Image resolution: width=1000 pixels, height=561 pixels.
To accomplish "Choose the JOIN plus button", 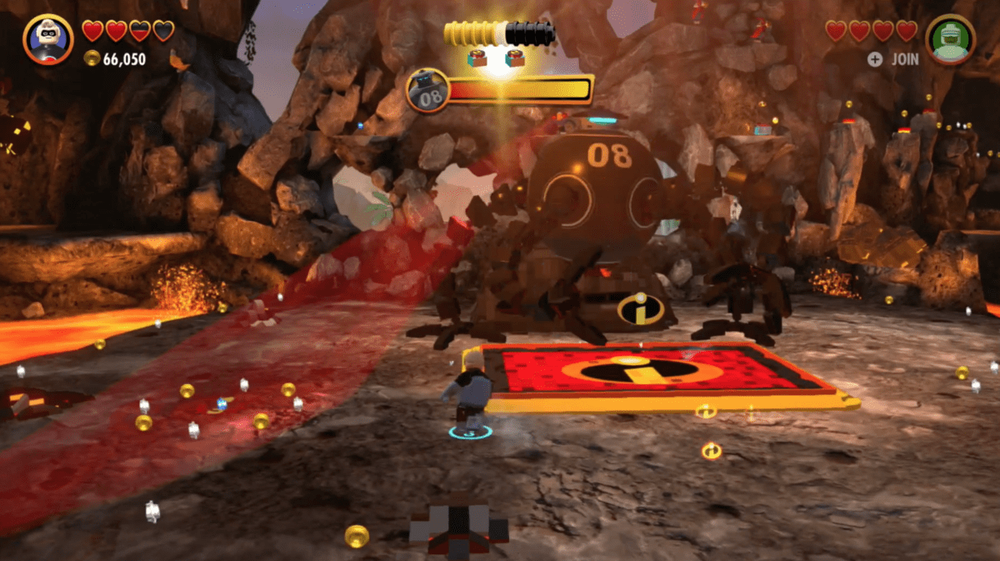I will coord(875,59).
